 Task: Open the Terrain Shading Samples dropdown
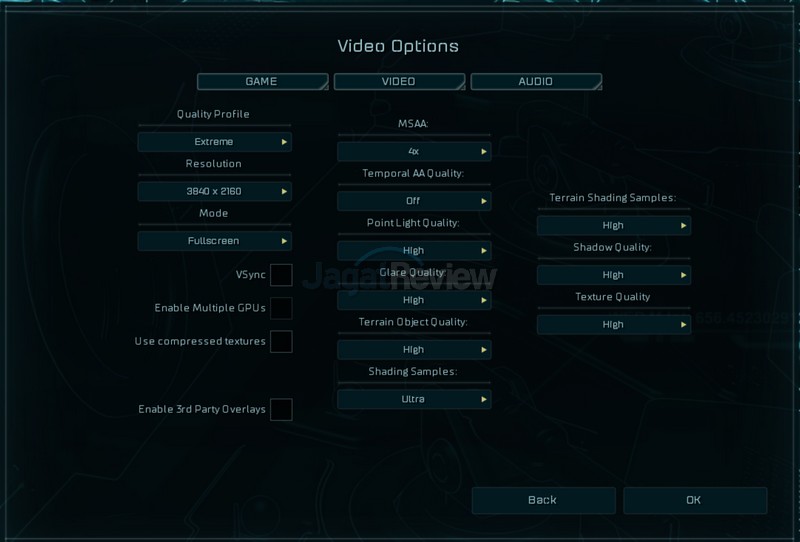tap(613, 225)
